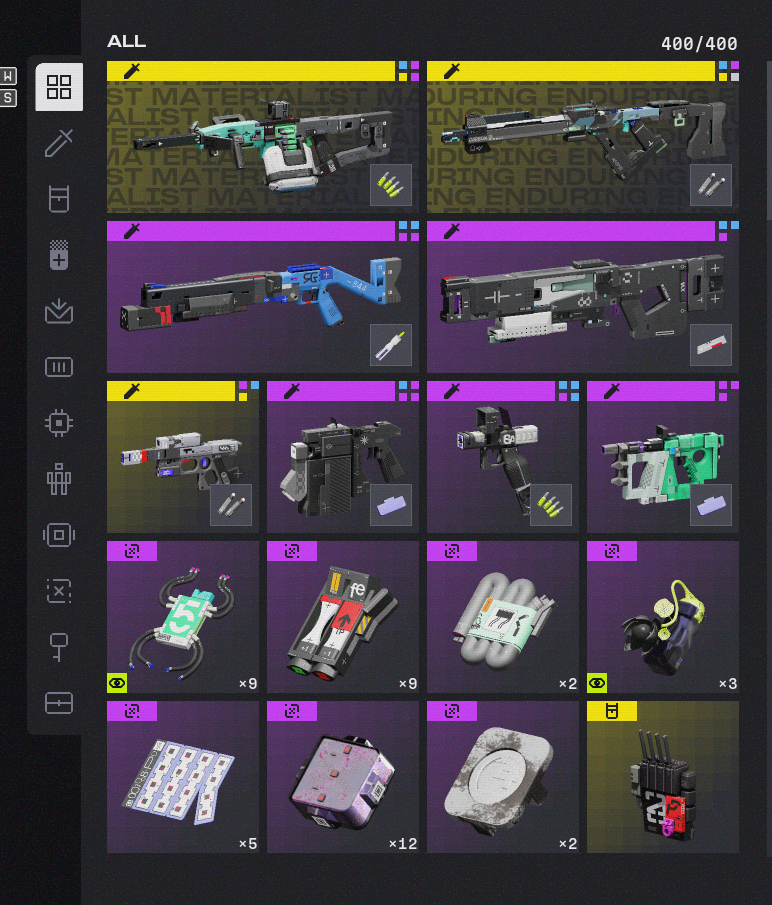The height and width of the screenshot is (905, 772).
Task: Open the shield battery plus category
Action: click(59, 255)
